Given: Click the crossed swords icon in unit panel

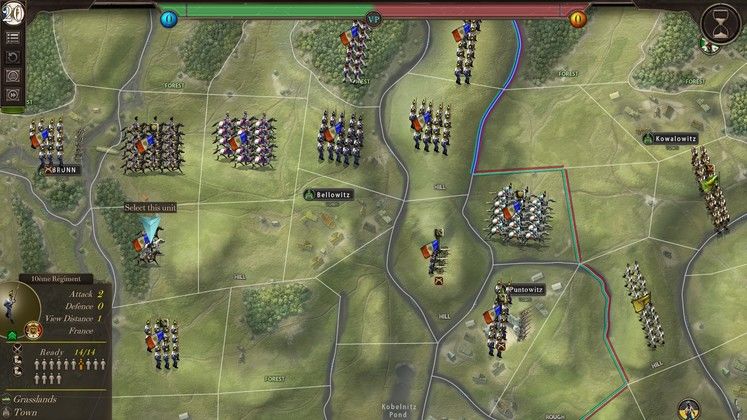Looking at the screenshot, I should tap(19, 350).
